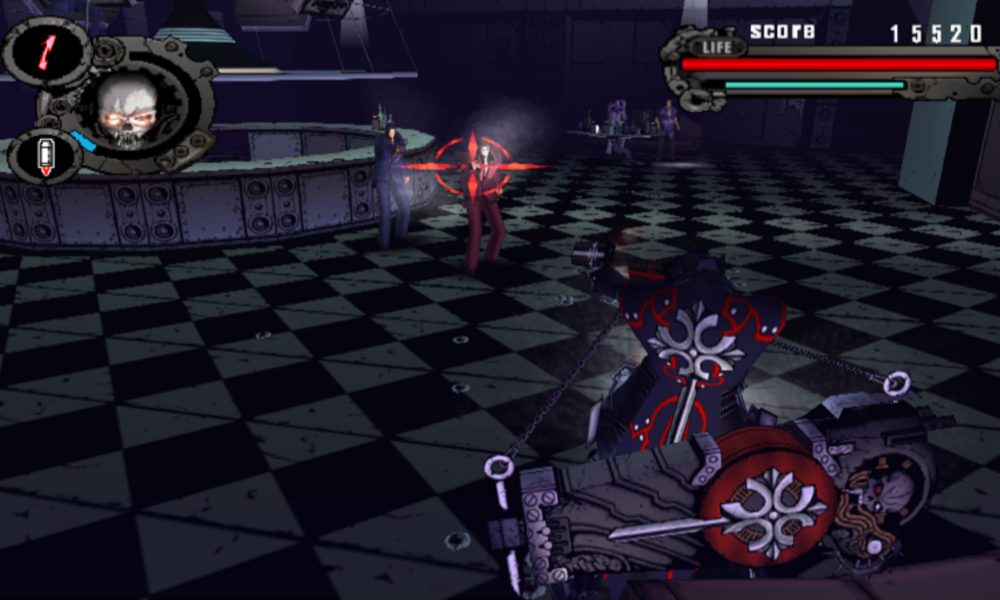The image size is (1000, 600).
Task: Select the red beat counter dial
Action: click(x=47, y=52)
